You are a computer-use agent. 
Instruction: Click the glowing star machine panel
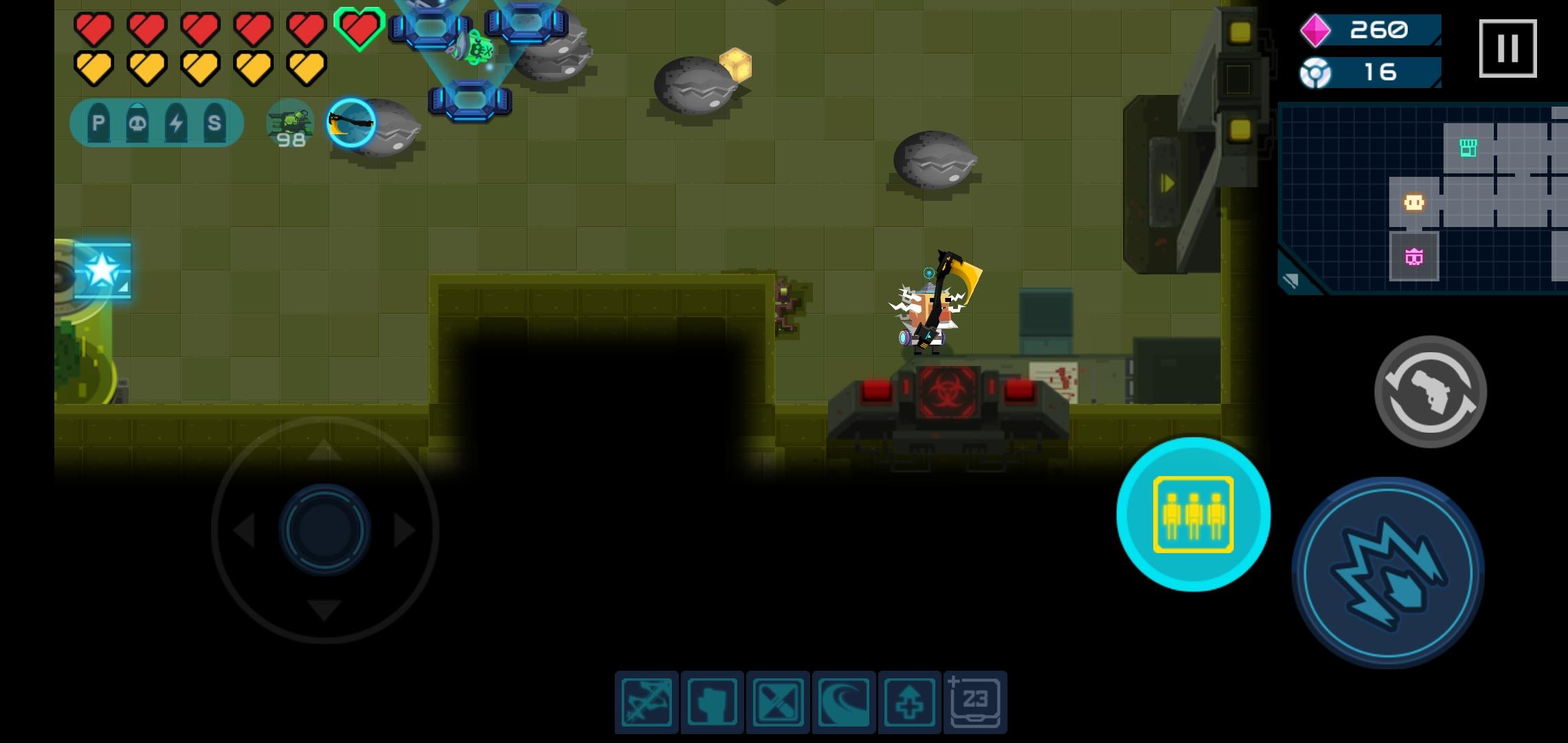pos(102,269)
